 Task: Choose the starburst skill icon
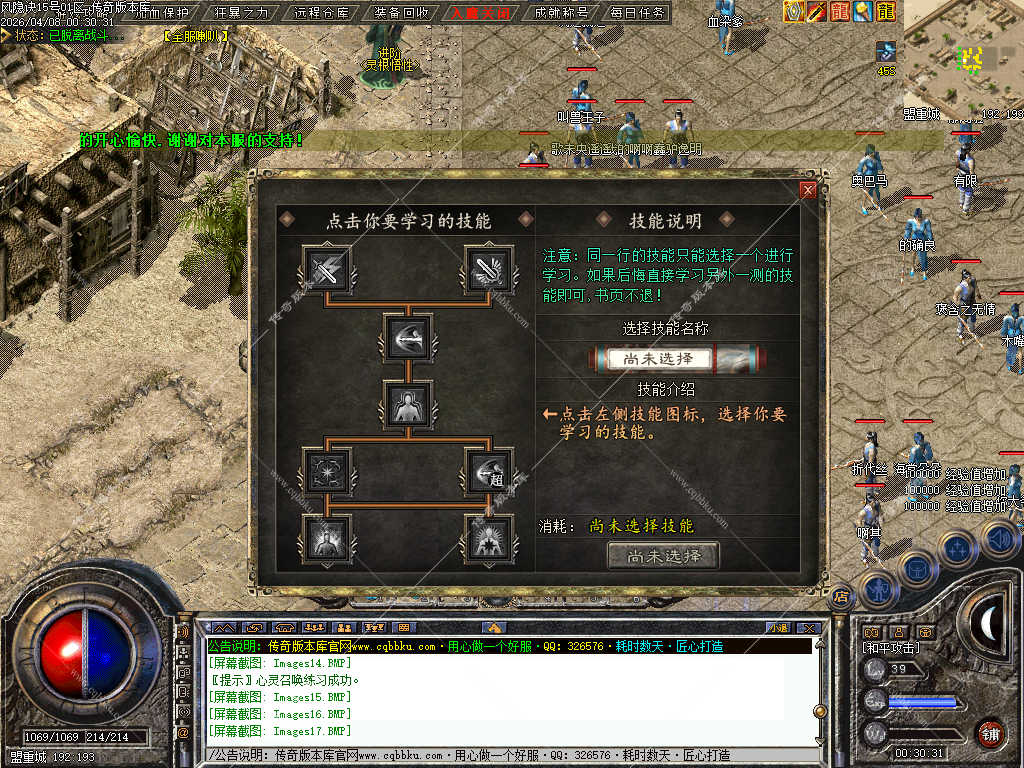click(327, 470)
